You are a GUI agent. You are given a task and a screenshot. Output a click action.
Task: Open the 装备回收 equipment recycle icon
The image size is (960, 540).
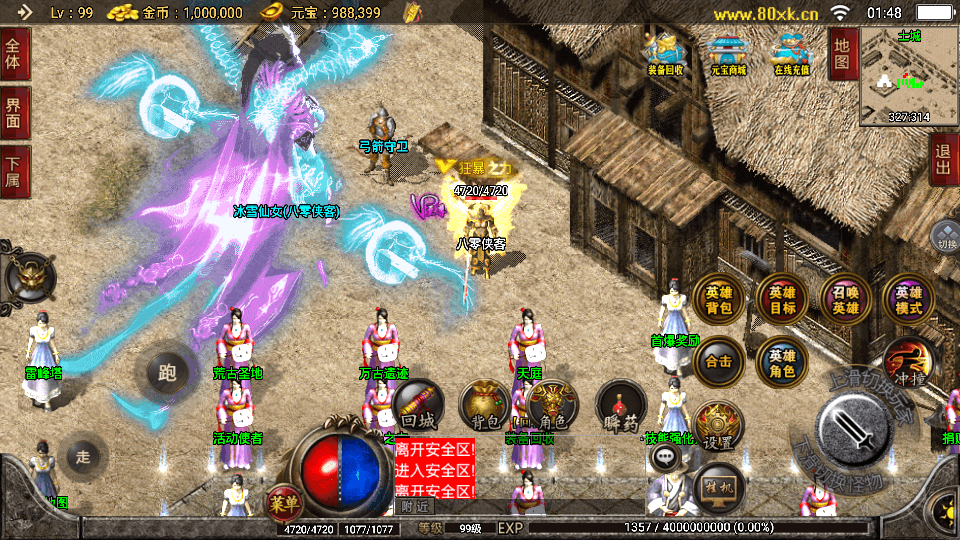point(665,53)
